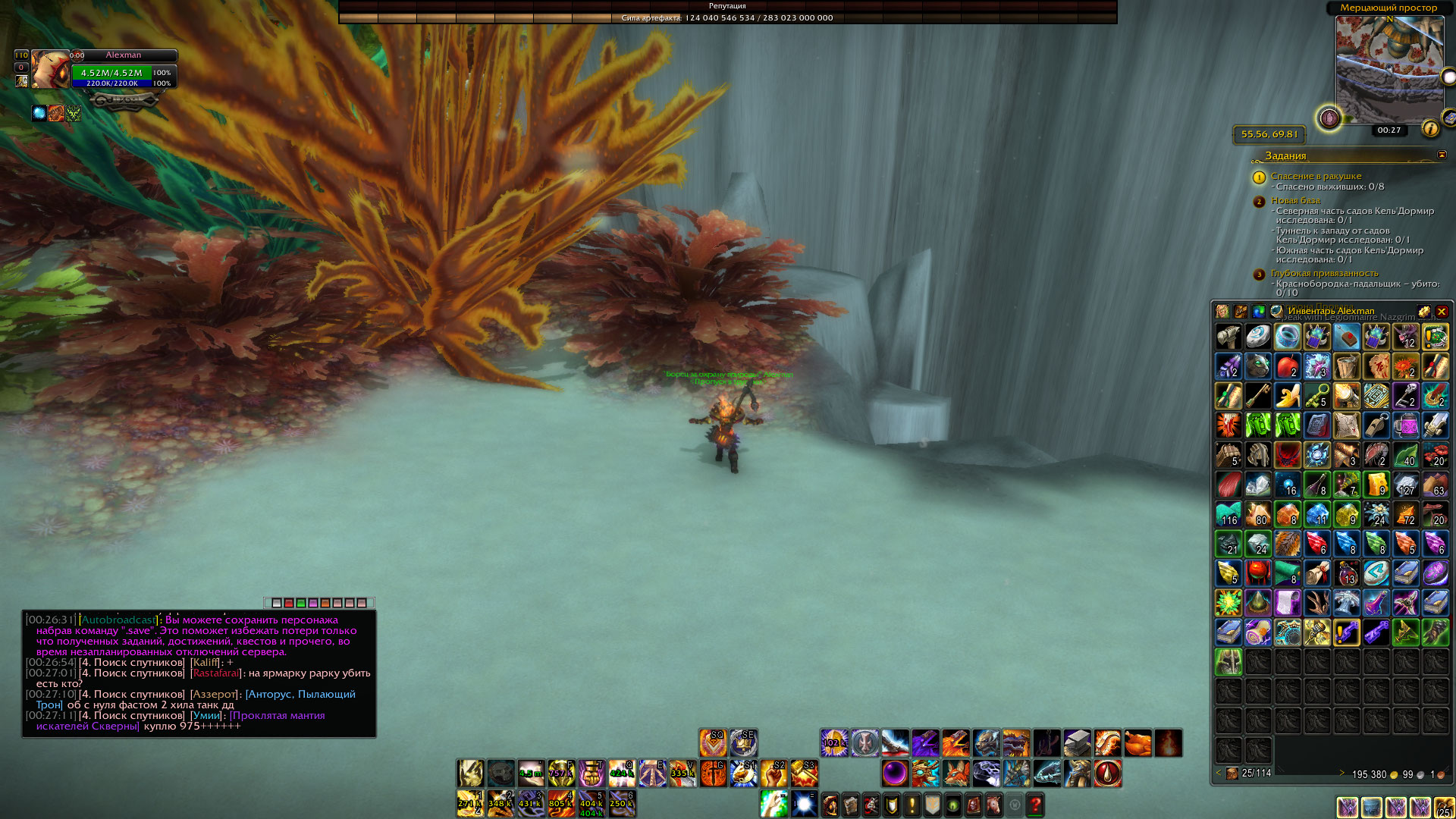This screenshot has width=1456, height=819.
Task: Open the minimap info button
Action: click(x=1430, y=129)
